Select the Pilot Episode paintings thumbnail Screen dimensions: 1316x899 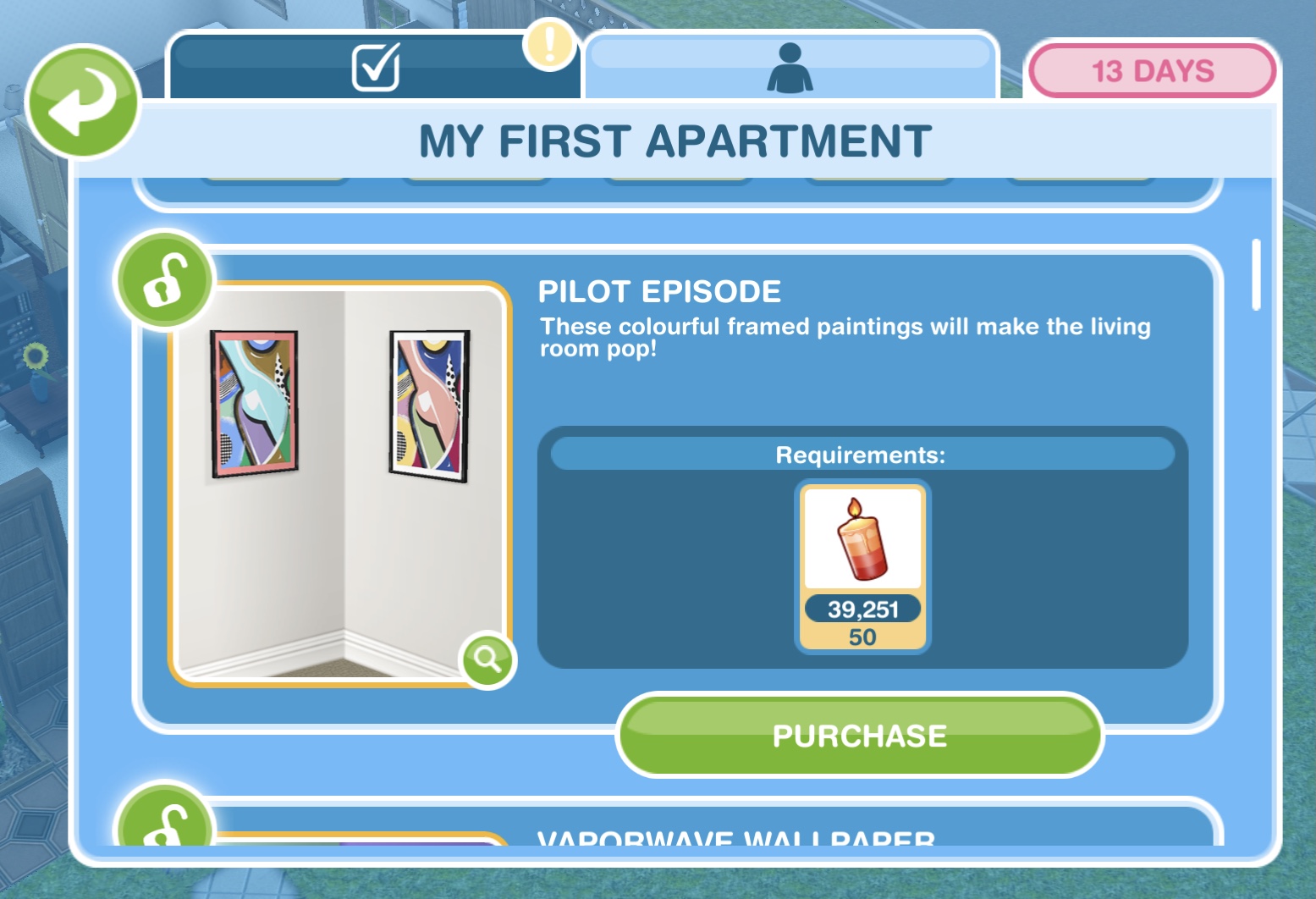pos(339,481)
